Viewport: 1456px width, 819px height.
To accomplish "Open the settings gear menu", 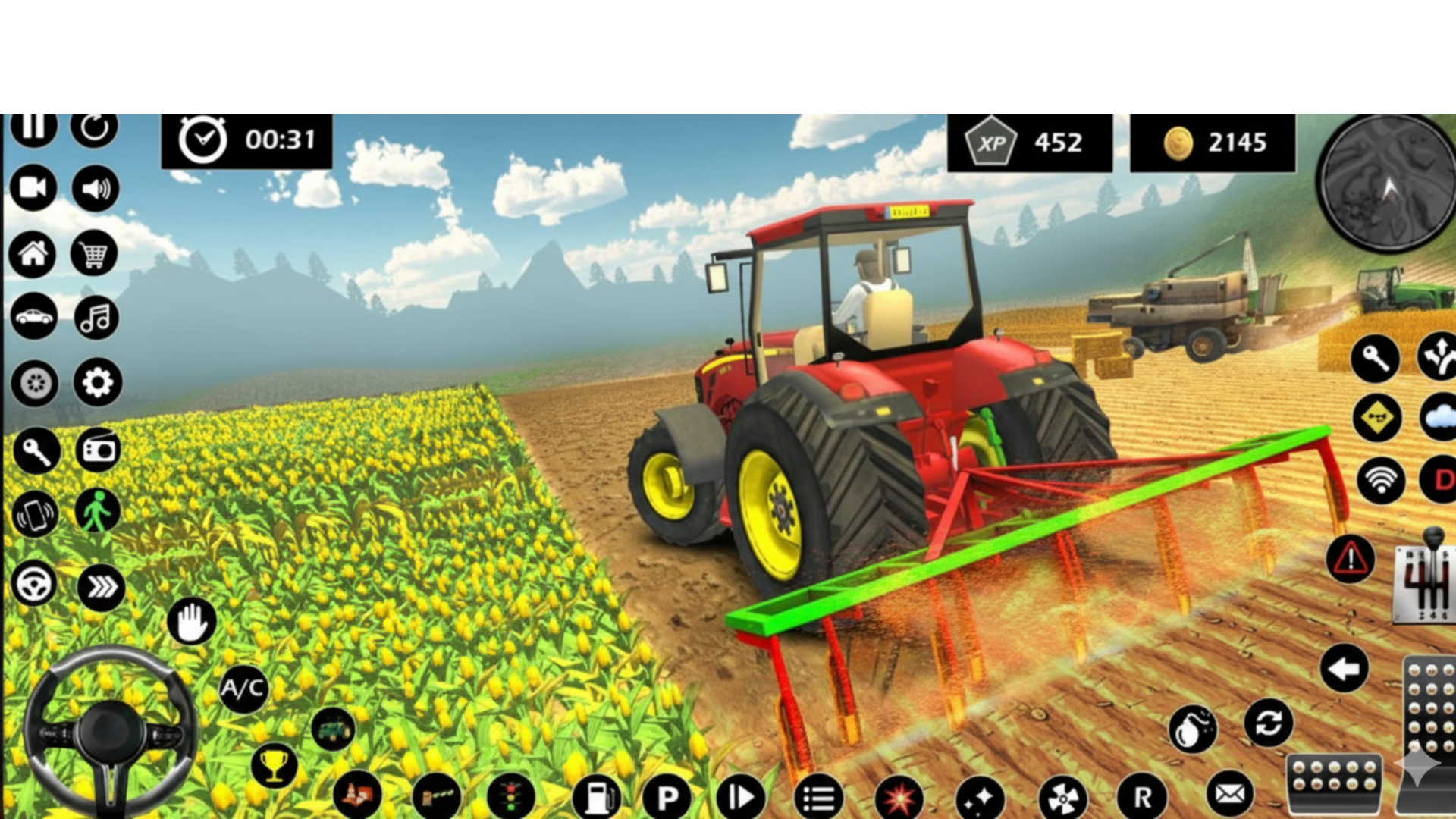I will [95, 383].
